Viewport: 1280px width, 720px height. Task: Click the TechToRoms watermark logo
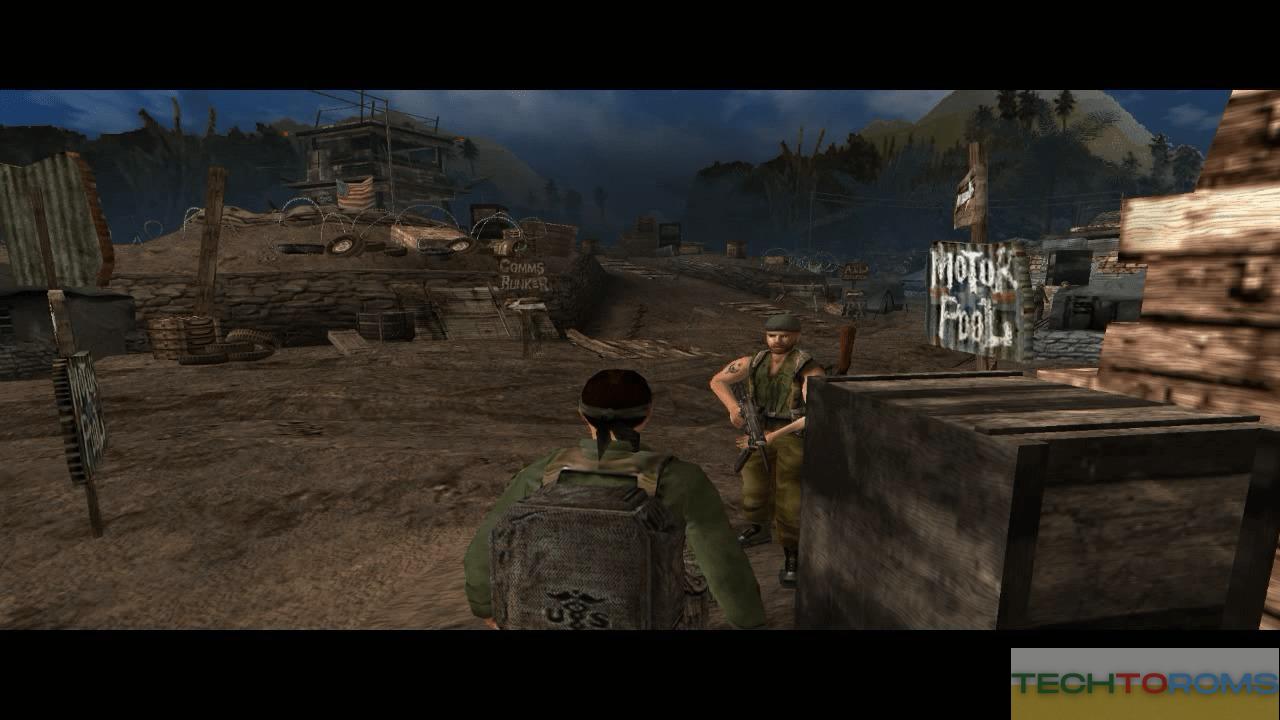pos(1144,684)
